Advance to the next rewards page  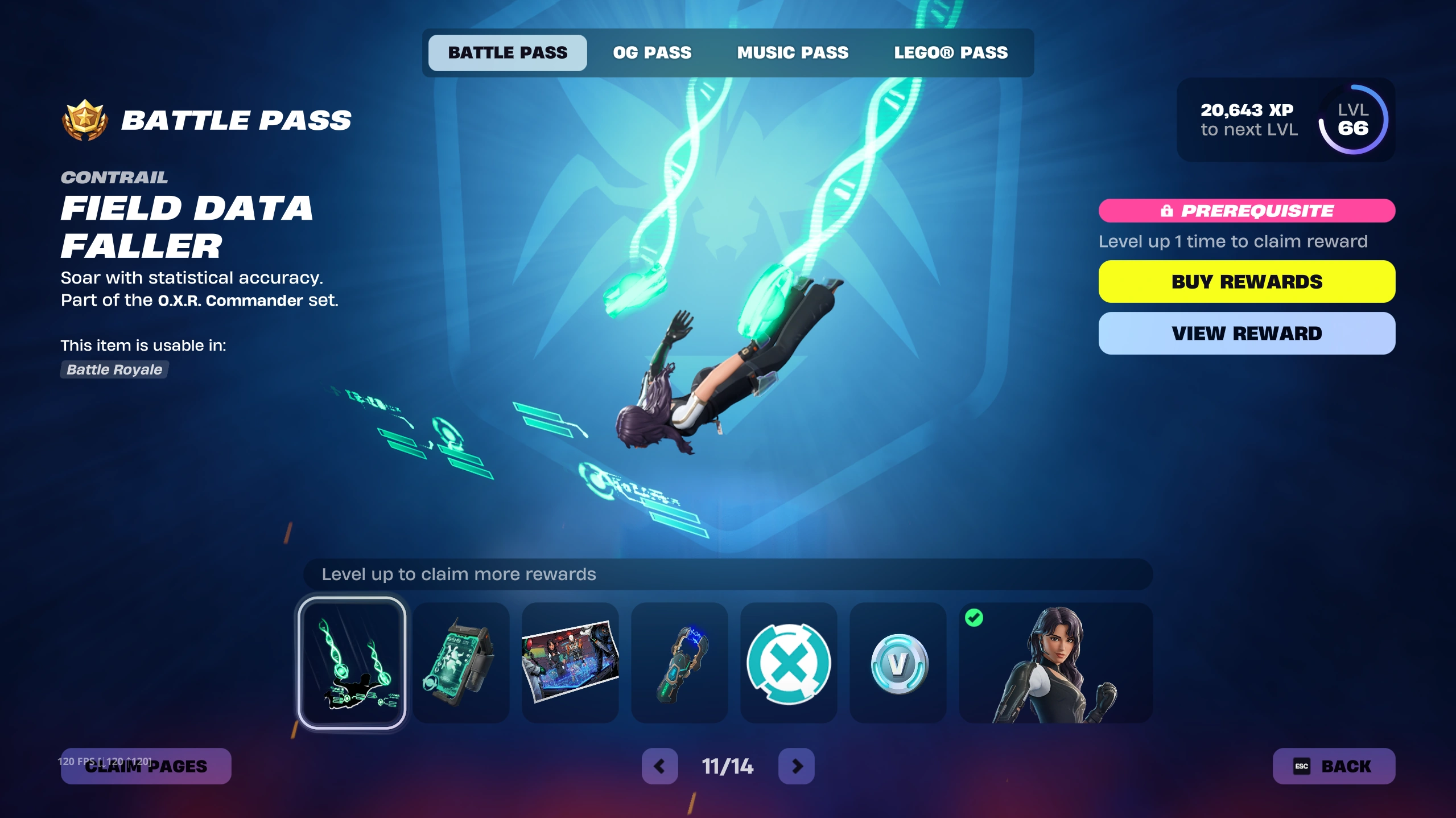point(796,766)
